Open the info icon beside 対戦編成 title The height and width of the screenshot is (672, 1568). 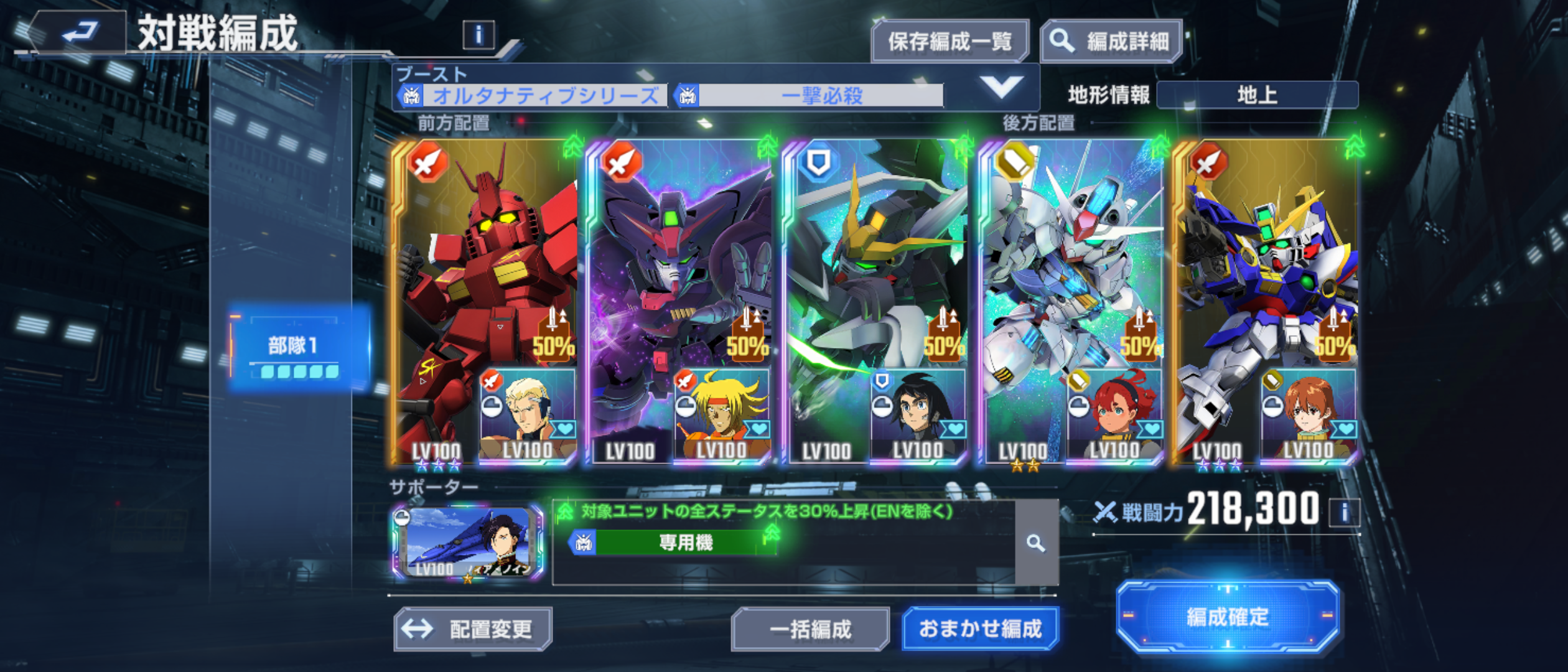(478, 35)
